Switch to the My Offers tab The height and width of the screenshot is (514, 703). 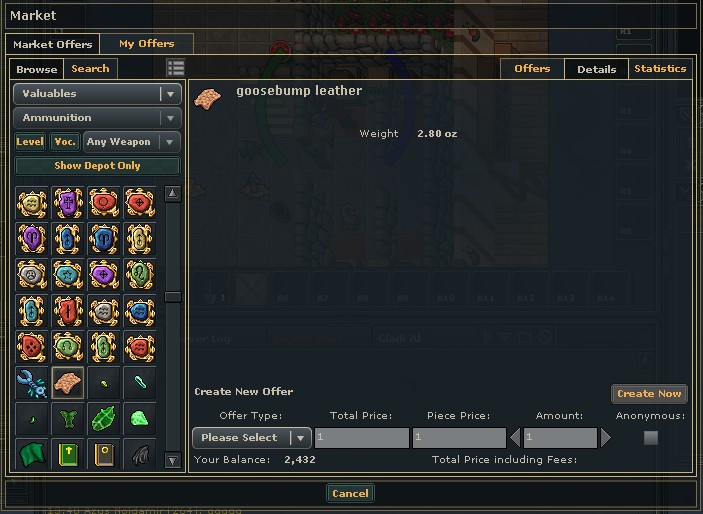click(x=146, y=44)
